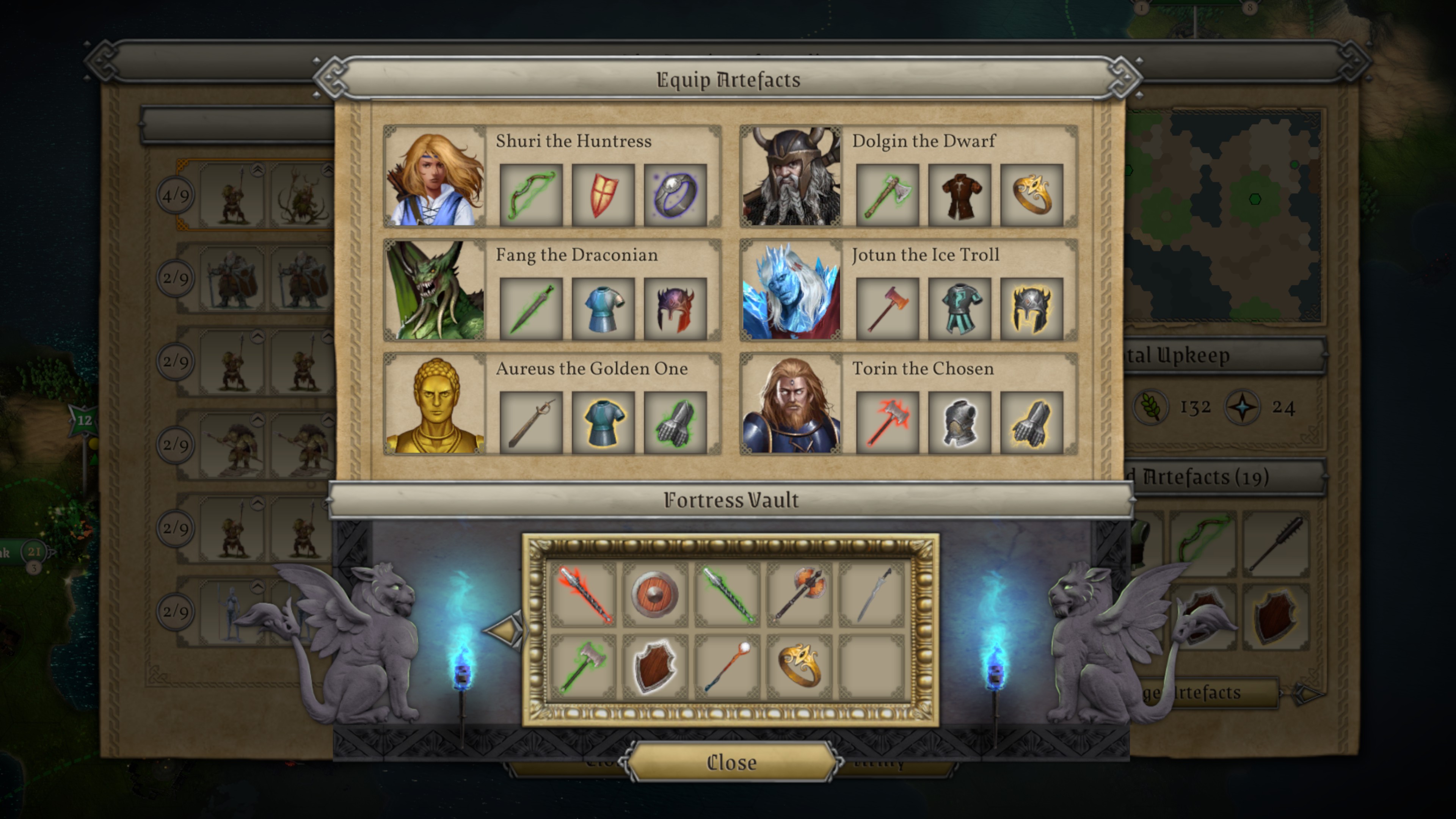The width and height of the screenshot is (1456, 819).
Task: Select Shuri the Huntress's green bow slot
Action: [531, 196]
